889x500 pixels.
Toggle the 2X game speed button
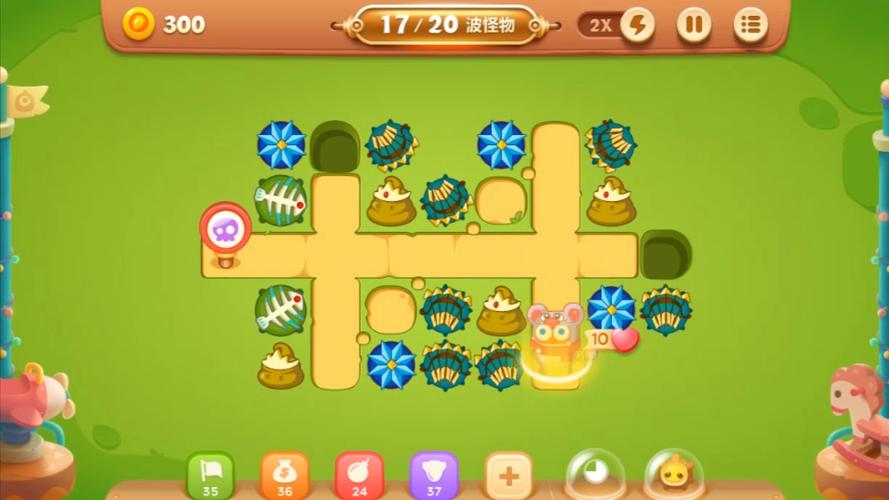coord(616,25)
